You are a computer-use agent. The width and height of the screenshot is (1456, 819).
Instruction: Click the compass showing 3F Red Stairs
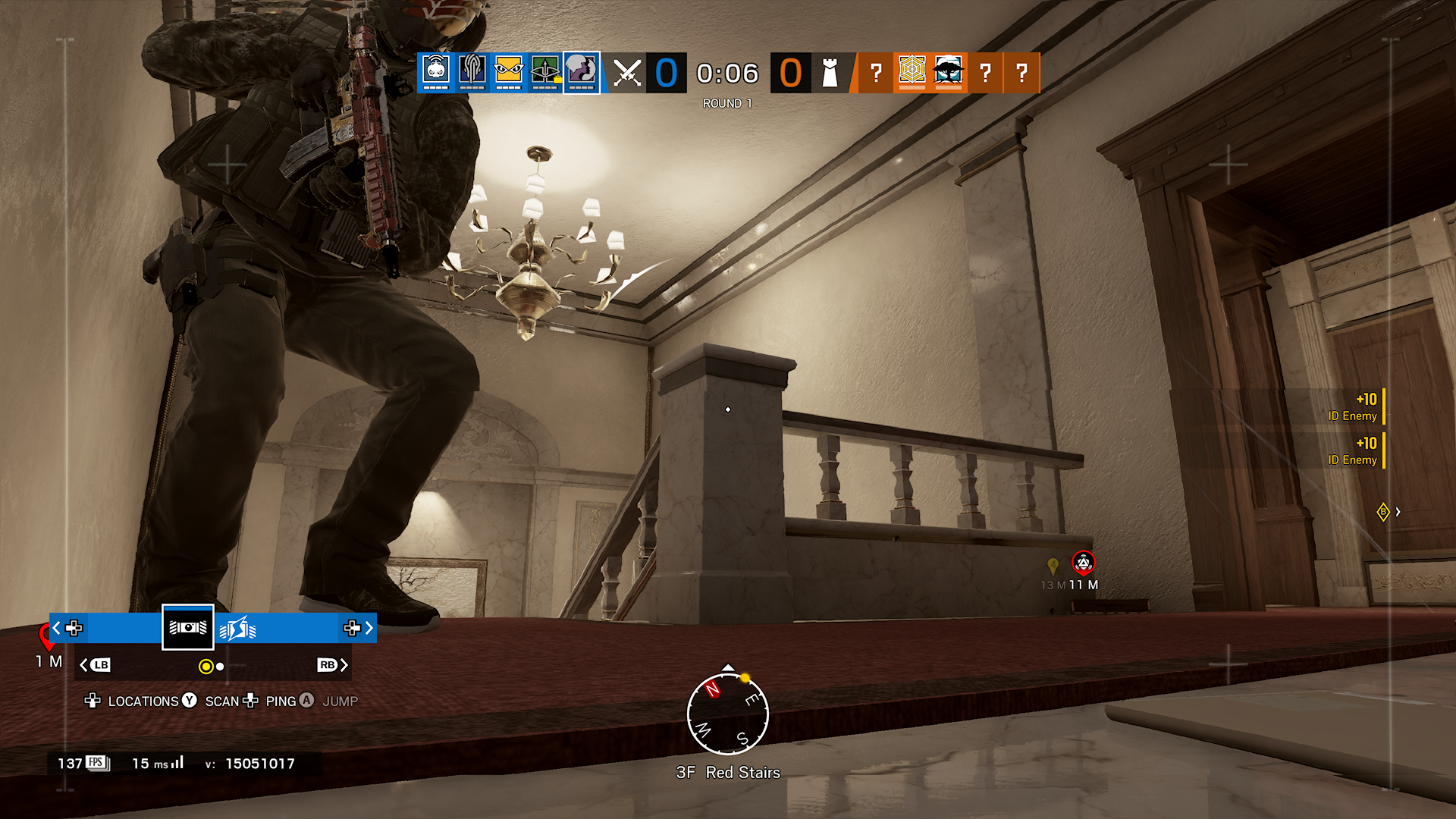728,714
